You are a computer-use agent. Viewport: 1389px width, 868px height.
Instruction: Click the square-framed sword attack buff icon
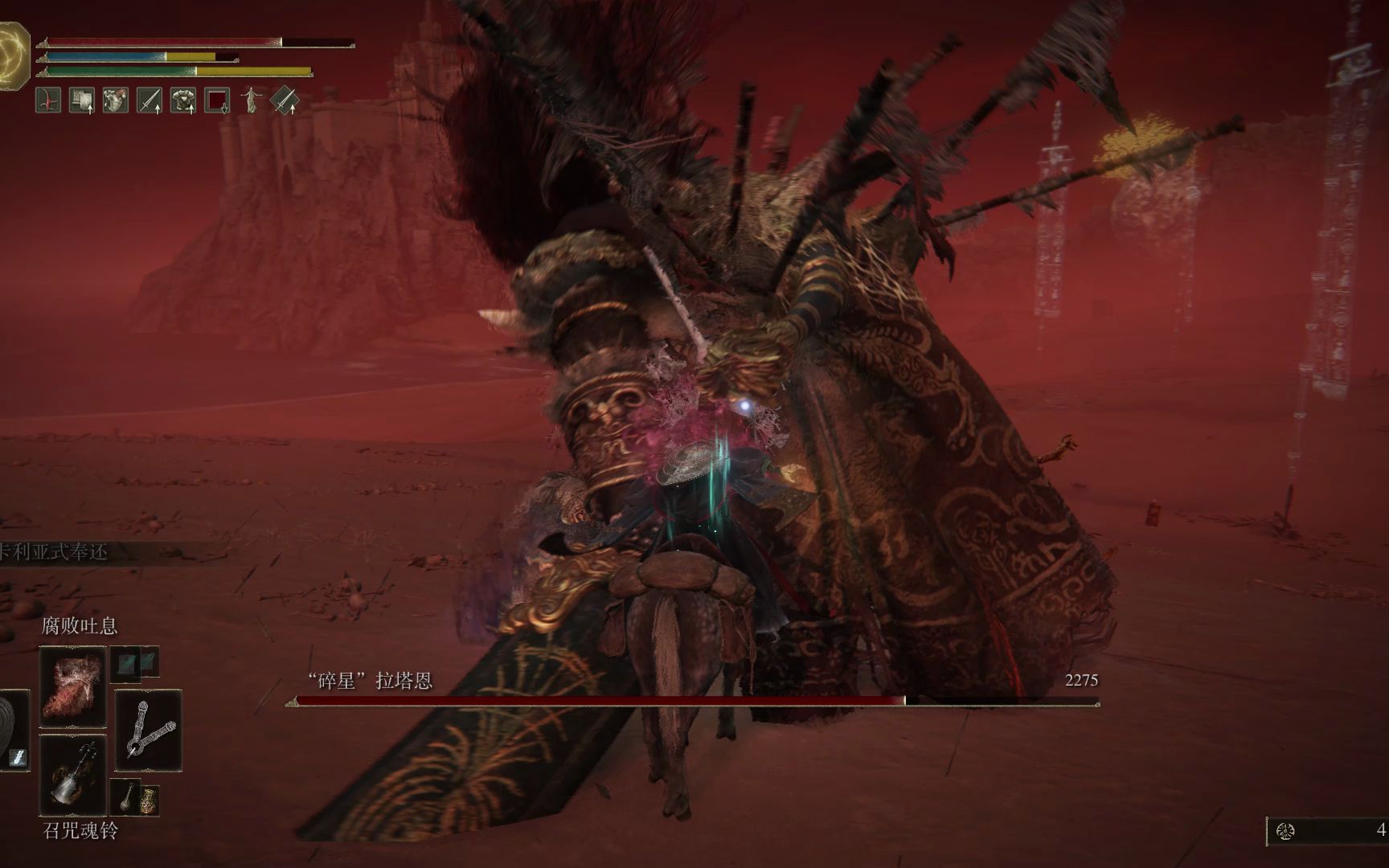click(150, 100)
